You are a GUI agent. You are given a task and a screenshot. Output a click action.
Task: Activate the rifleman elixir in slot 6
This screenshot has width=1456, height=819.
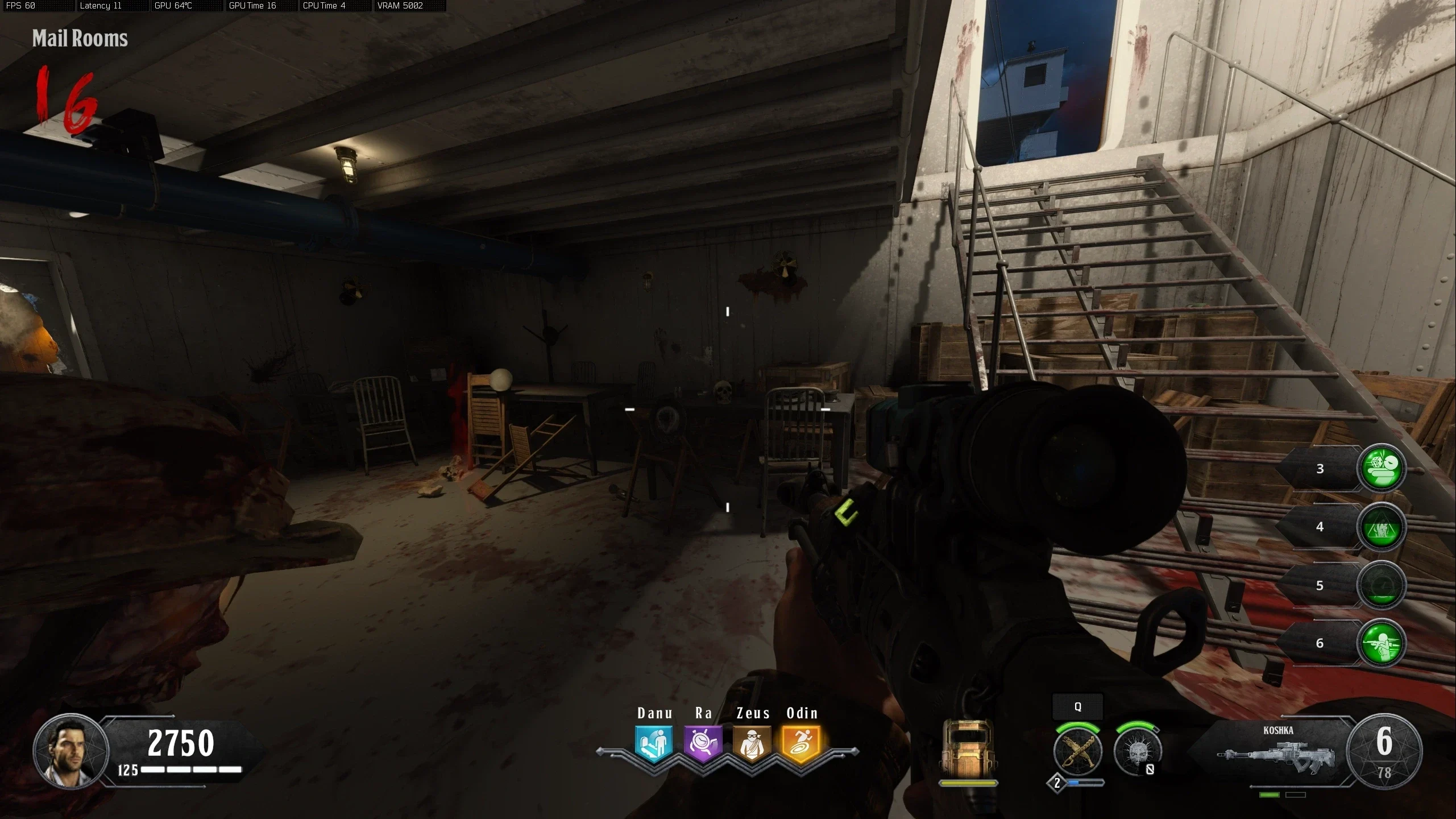[x=1382, y=643]
